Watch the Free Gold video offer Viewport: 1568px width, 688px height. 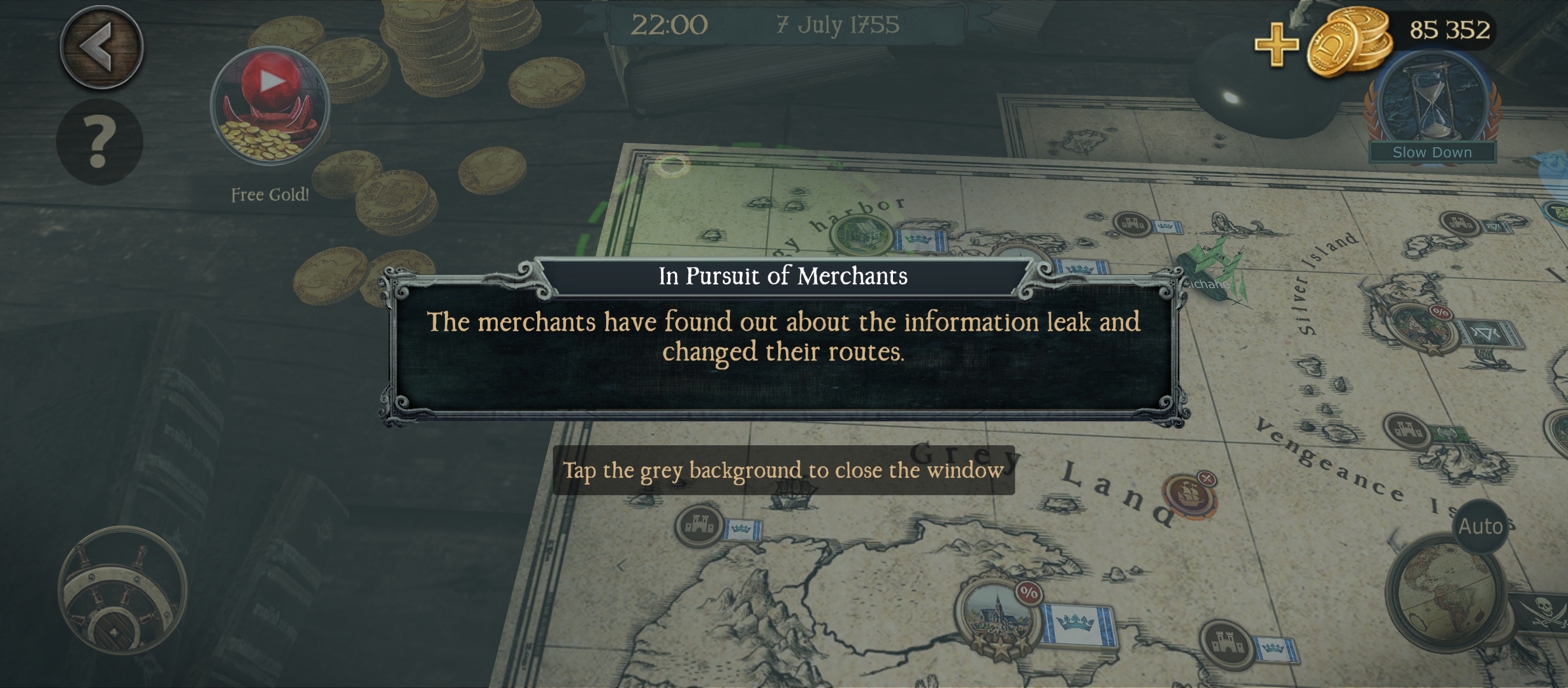(270, 106)
